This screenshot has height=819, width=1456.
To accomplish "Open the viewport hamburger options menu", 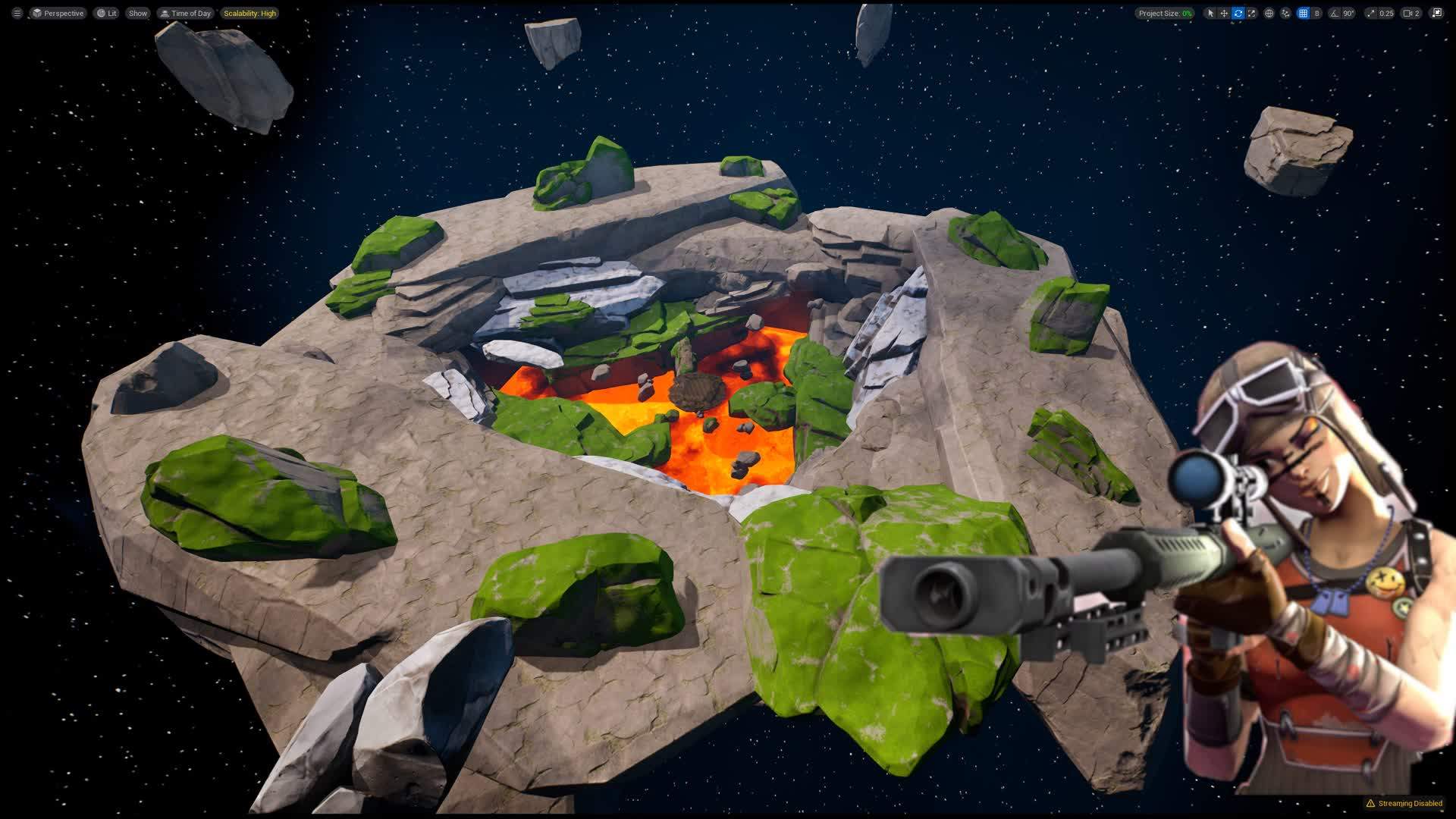I will (x=16, y=13).
